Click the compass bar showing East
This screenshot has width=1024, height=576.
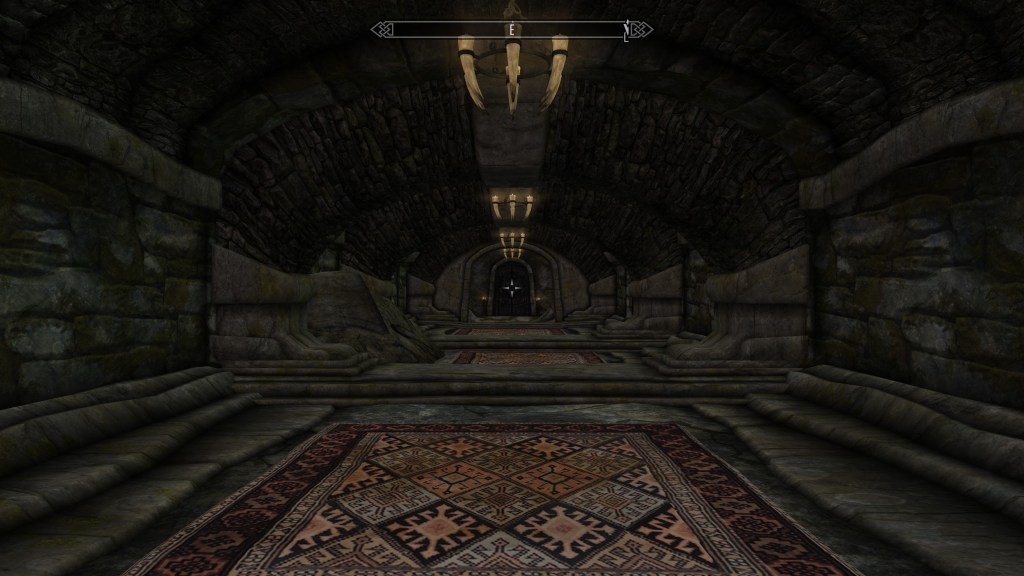pyautogui.click(x=512, y=30)
